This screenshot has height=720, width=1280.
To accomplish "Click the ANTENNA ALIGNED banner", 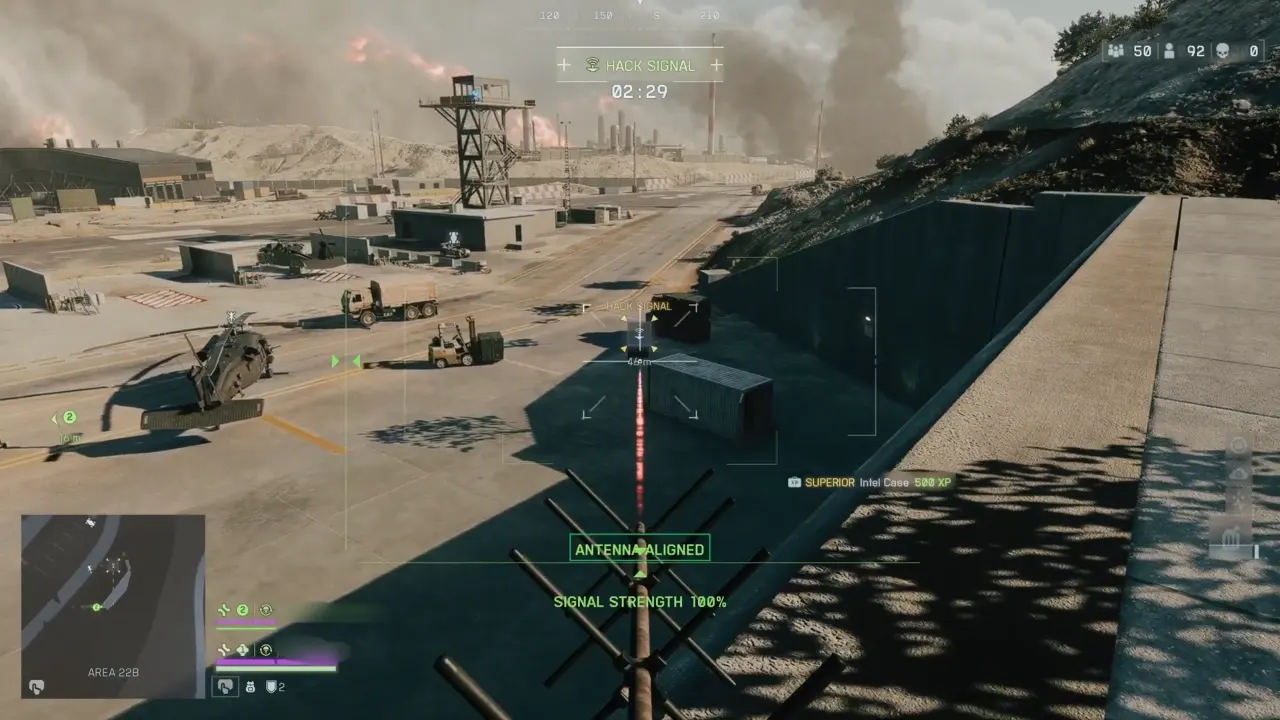I will click(639, 548).
